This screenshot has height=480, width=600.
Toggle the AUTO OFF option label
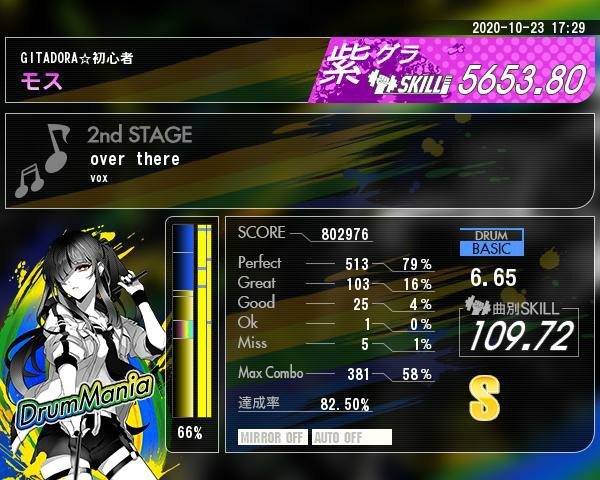(351, 437)
